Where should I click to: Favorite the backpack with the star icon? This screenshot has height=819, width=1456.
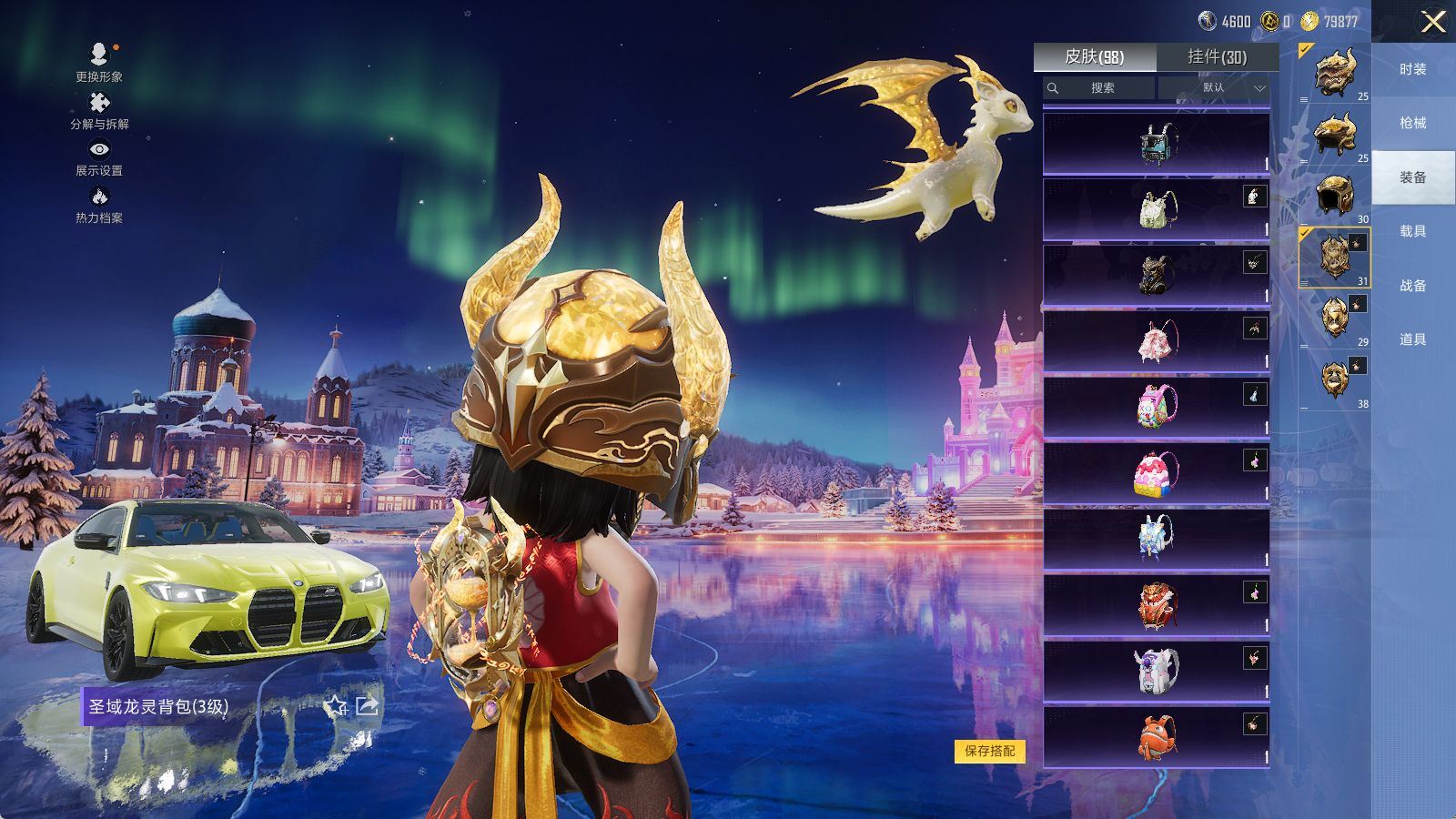pos(336,706)
